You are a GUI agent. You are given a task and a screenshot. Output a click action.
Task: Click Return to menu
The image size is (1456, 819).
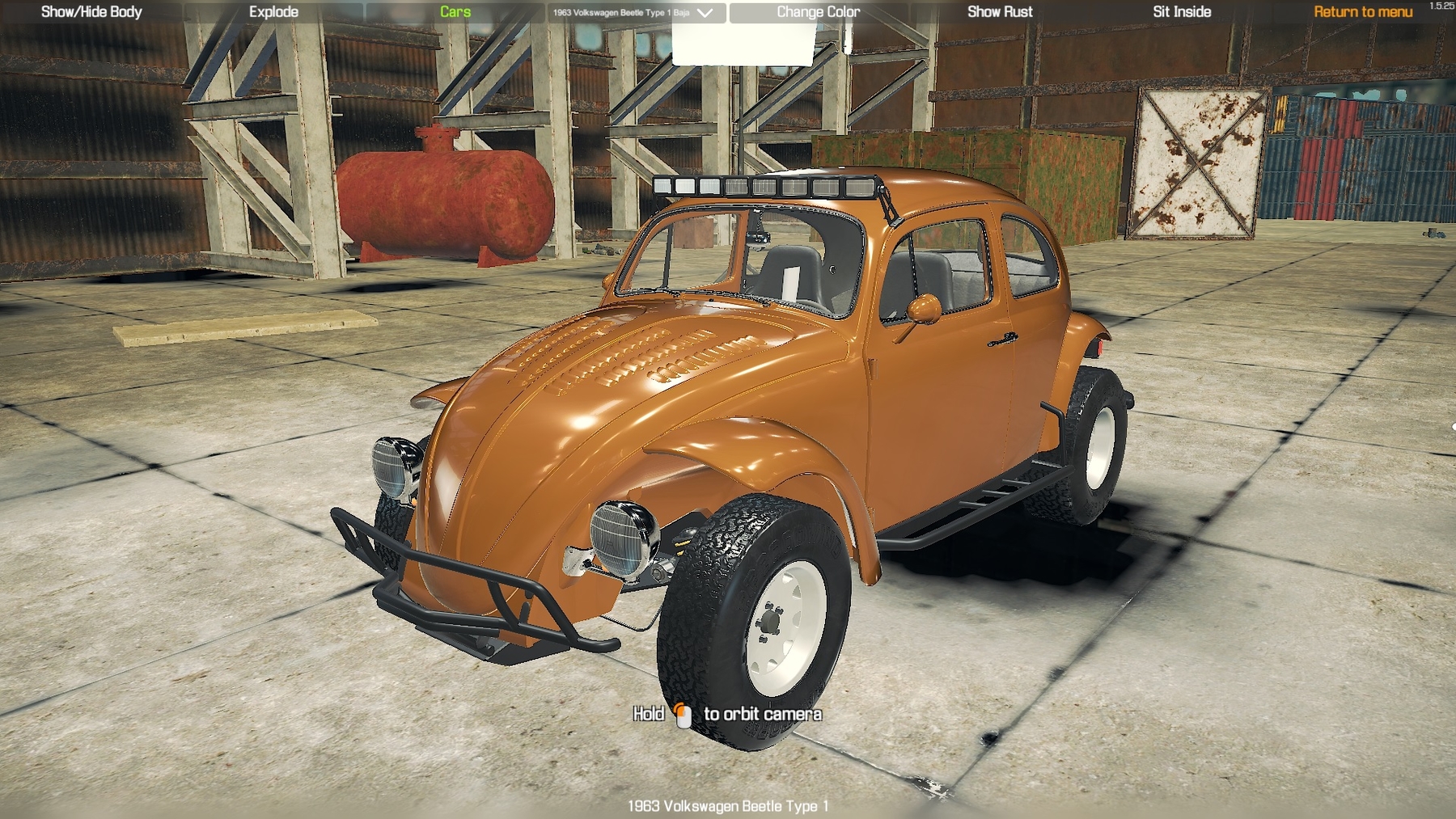click(x=1361, y=12)
